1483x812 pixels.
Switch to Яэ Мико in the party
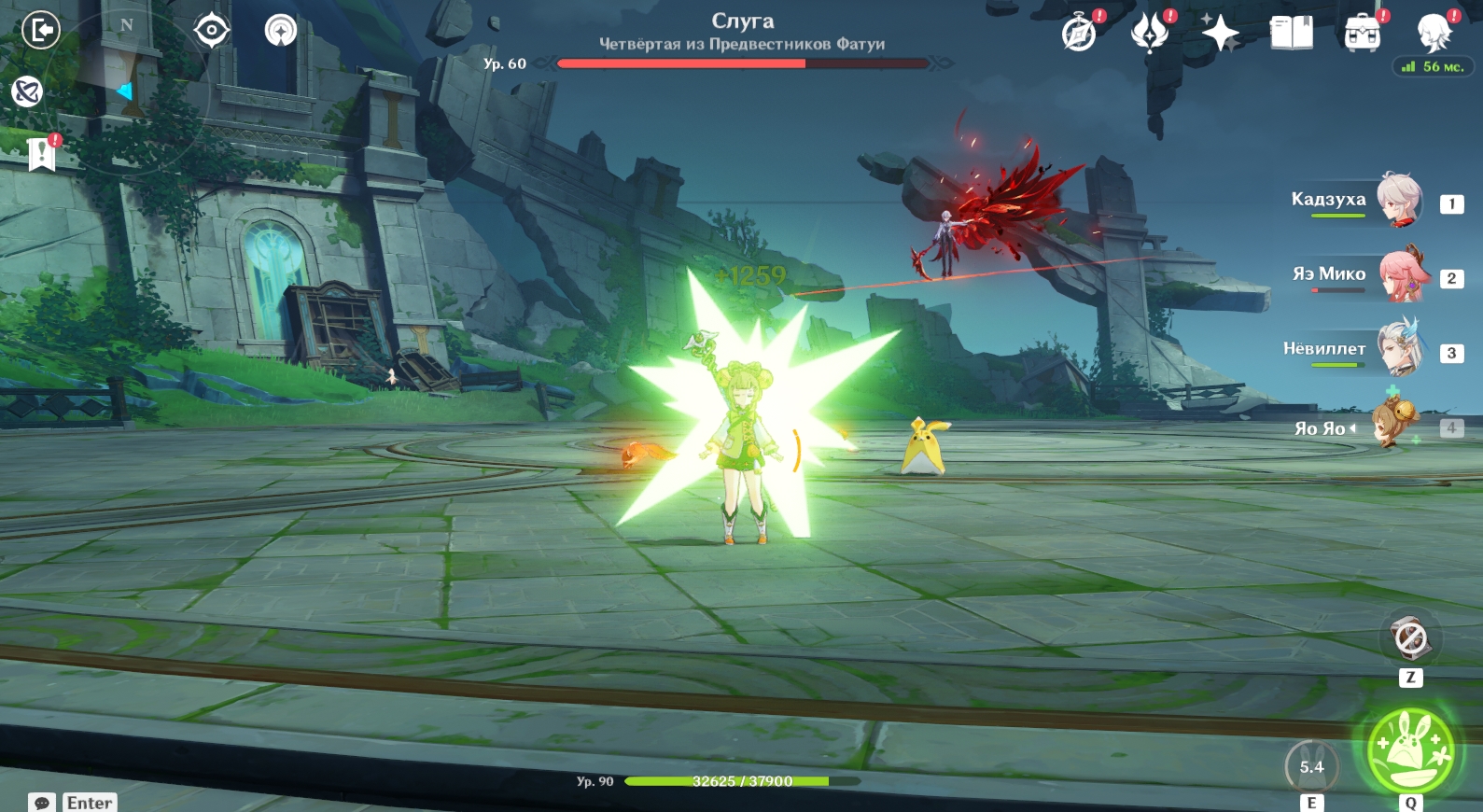(x=1401, y=275)
